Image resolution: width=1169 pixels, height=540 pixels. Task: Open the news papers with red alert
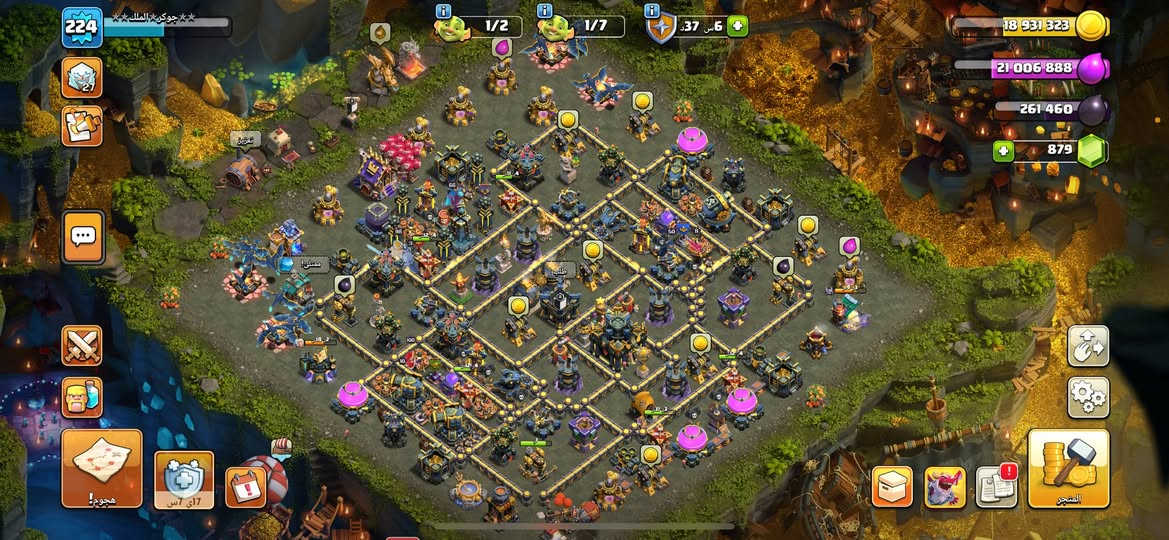click(996, 487)
